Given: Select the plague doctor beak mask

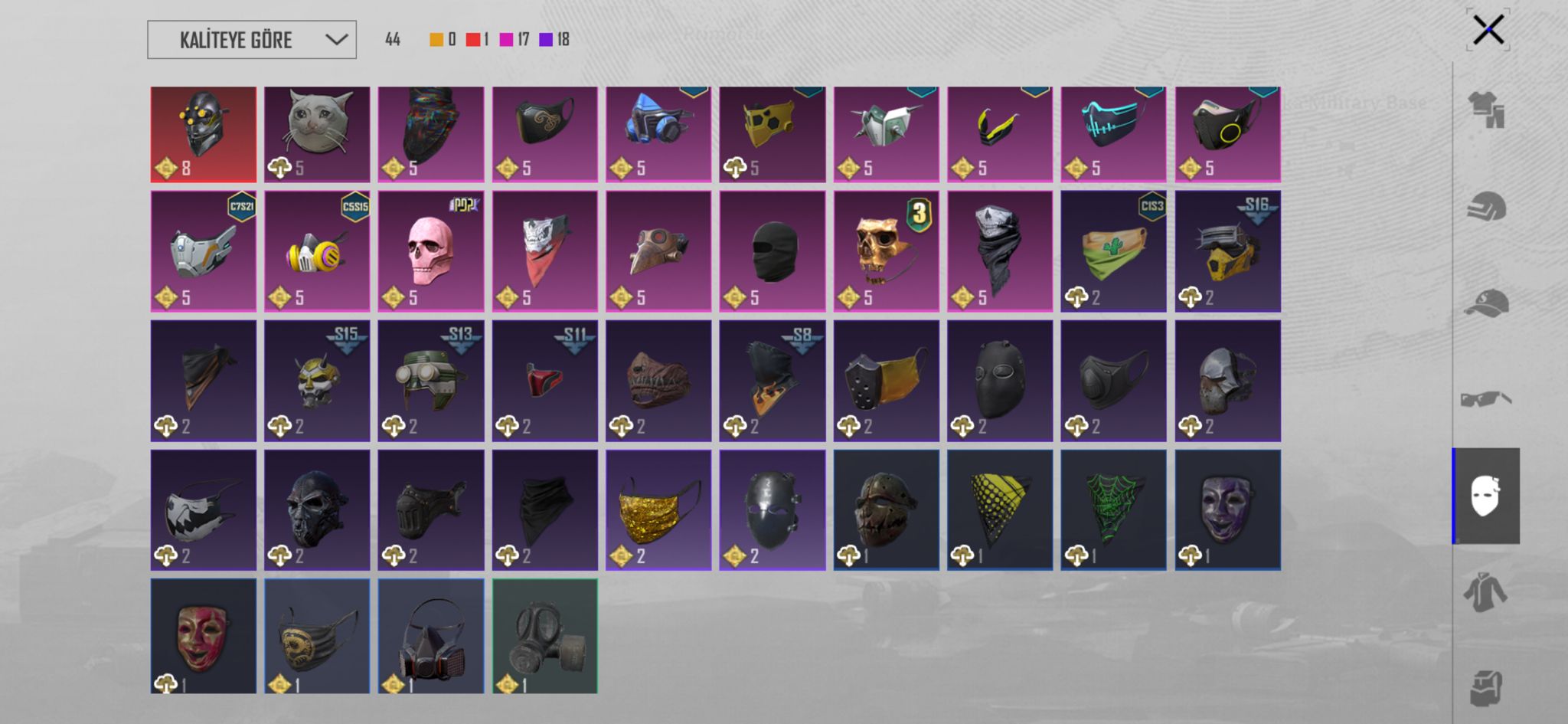Looking at the screenshot, I should [x=658, y=251].
